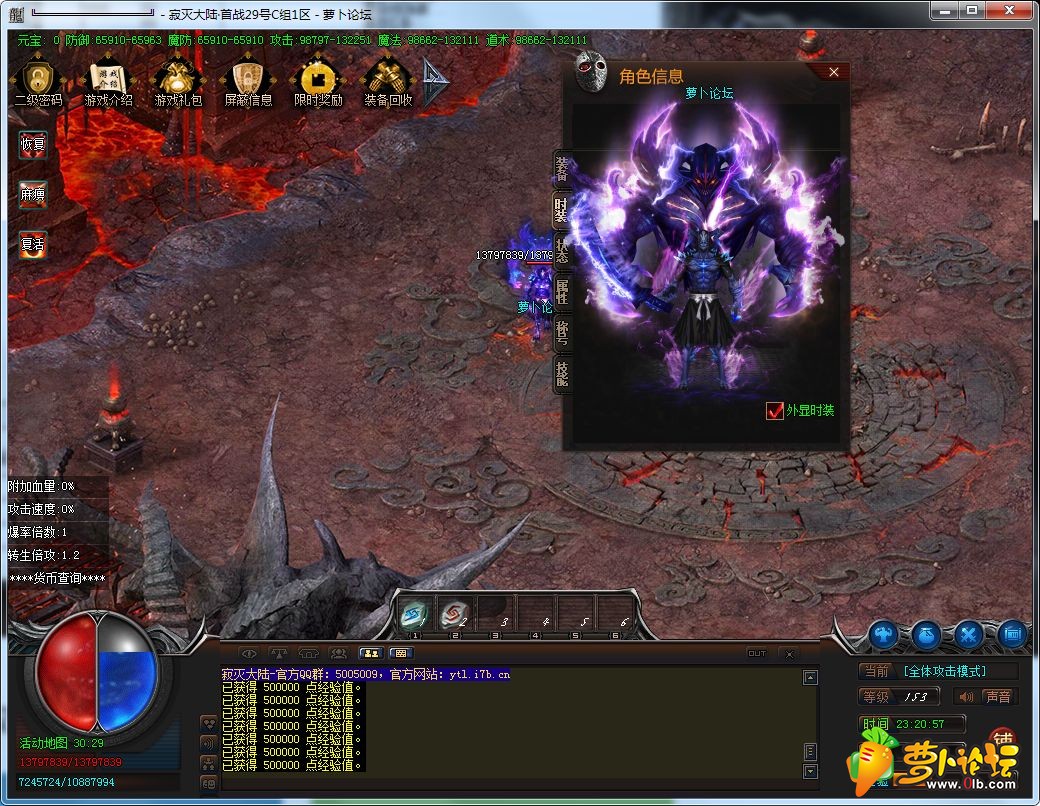Viewport: 1040px width, 806px height.
Task: Click the 麻痹 paralysis button
Action: click(33, 195)
